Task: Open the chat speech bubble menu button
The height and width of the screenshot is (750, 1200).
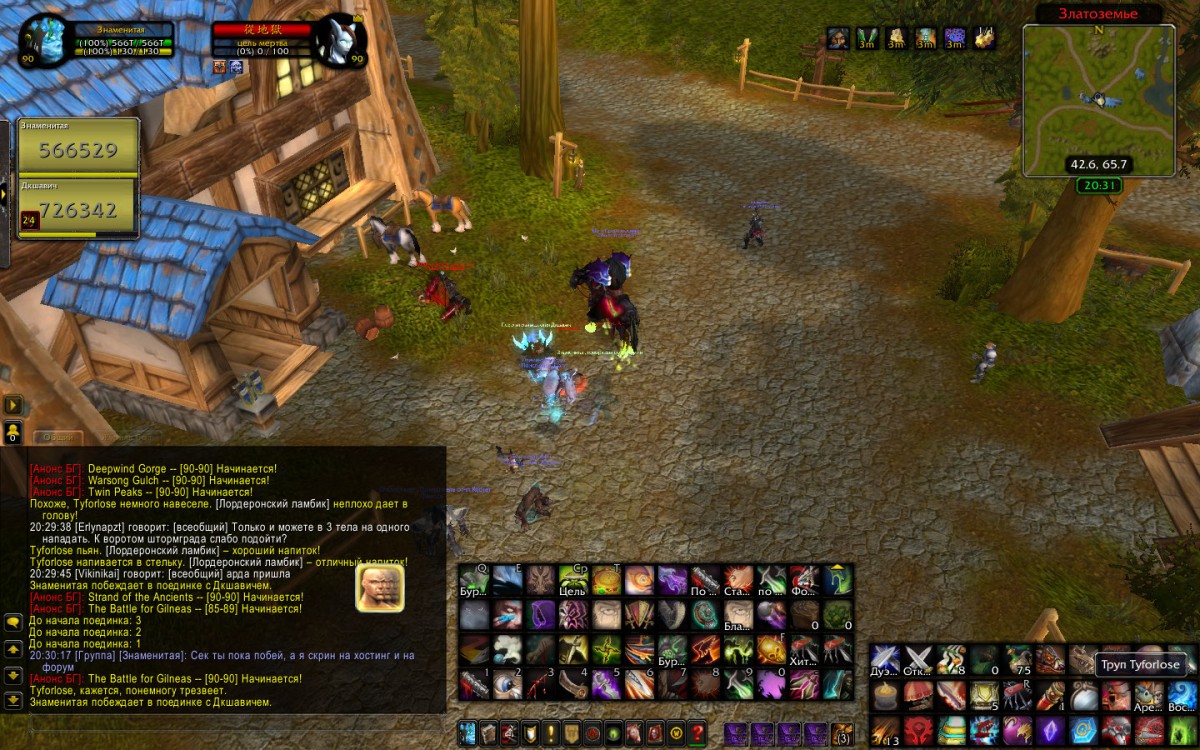Action: (13, 622)
